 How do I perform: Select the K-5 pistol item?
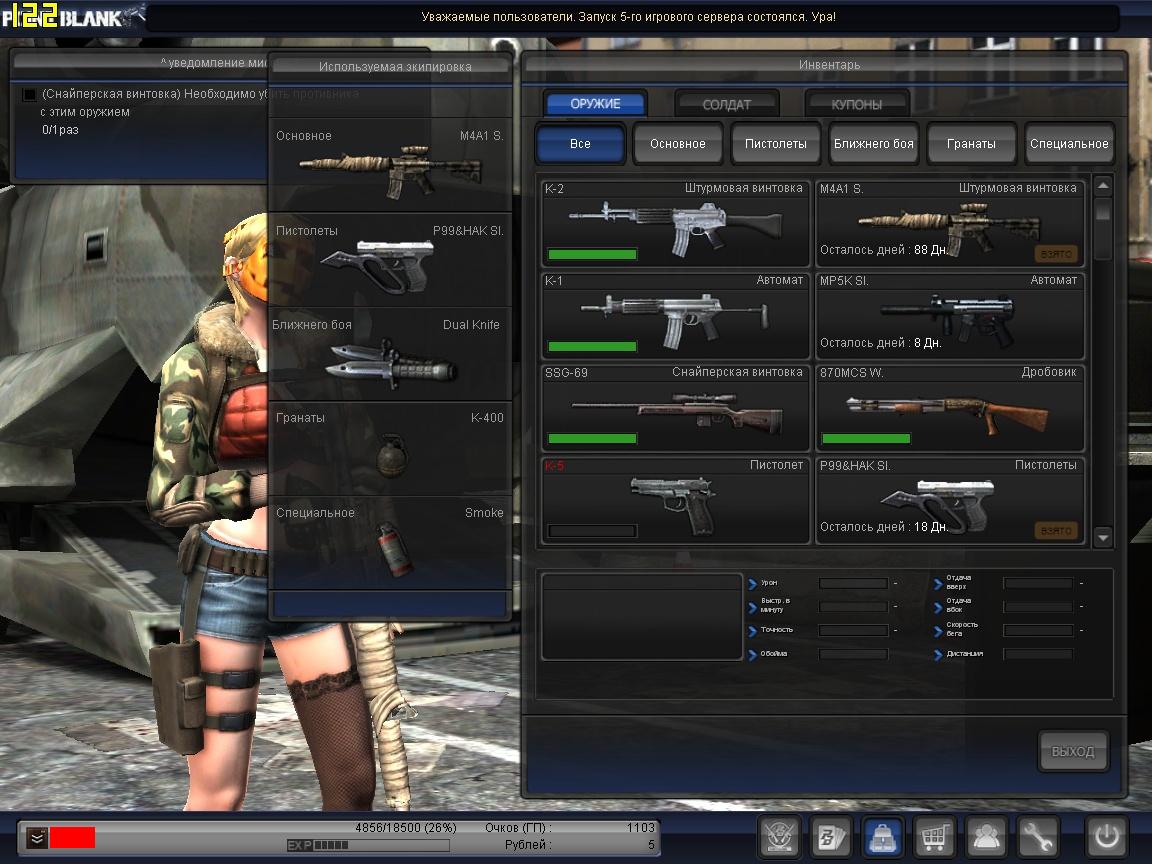coord(675,500)
